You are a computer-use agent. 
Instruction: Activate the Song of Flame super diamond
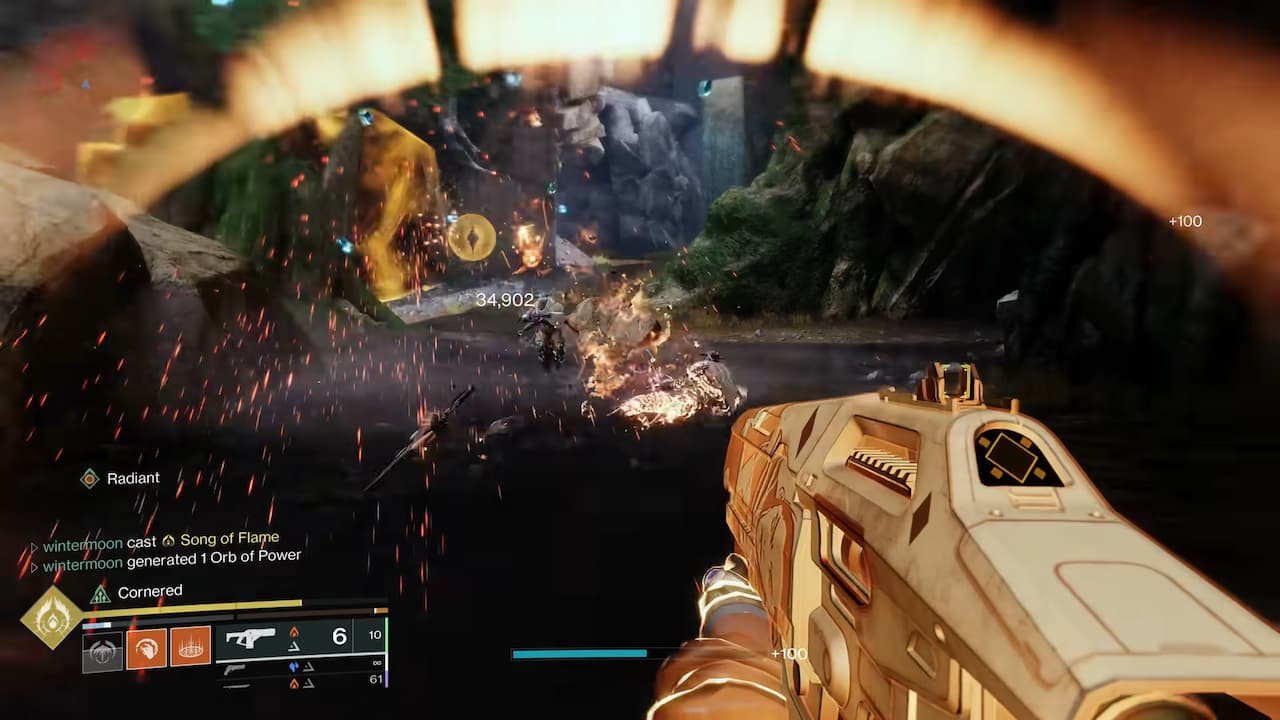(x=50, y=617)
